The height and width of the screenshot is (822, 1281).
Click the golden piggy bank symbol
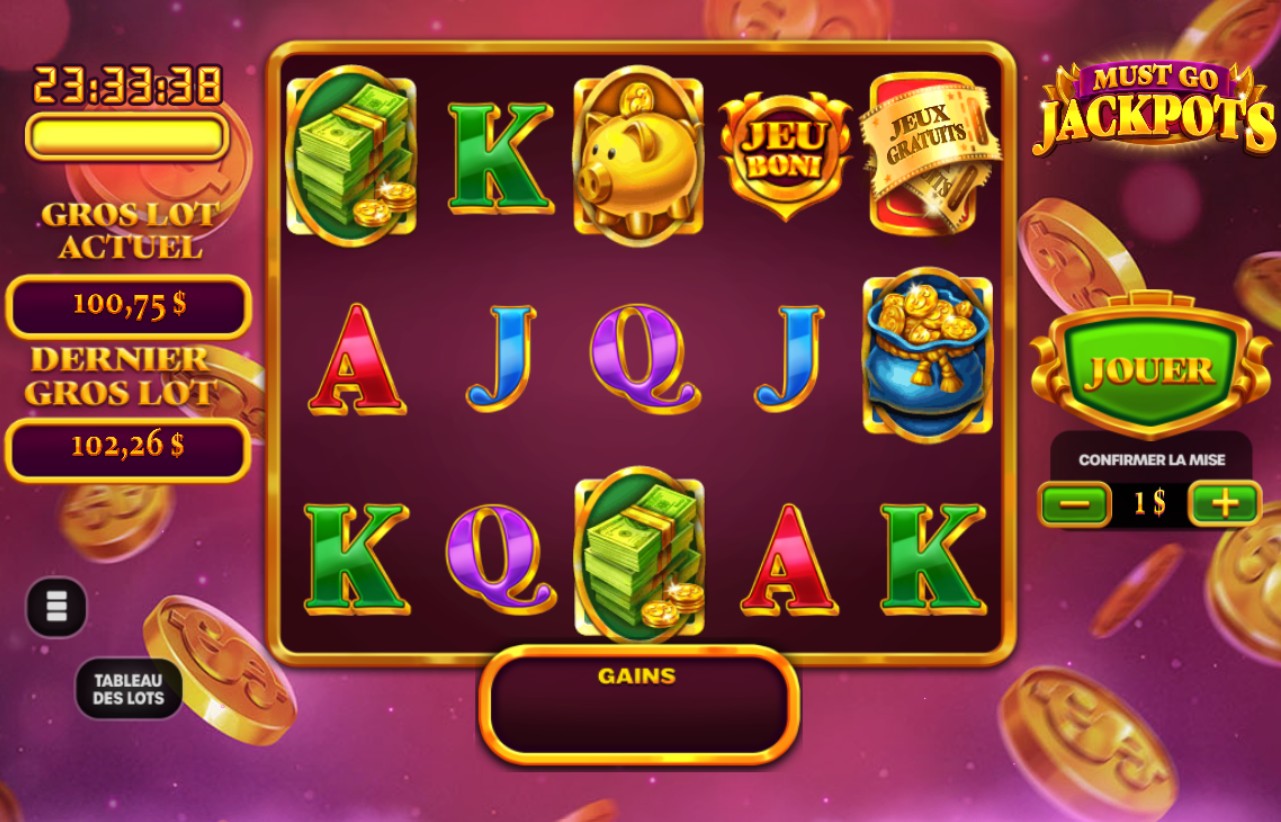(x=637, y=150)
